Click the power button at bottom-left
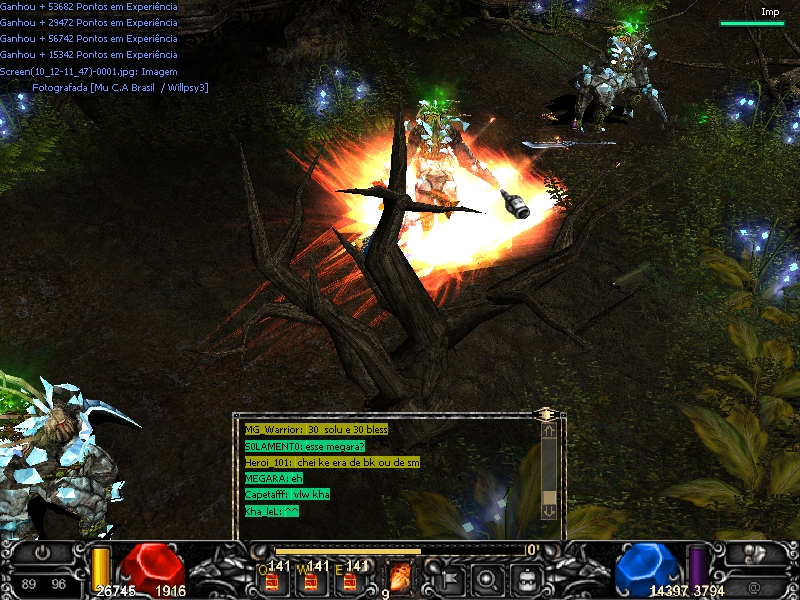800x600 pixels. (42, 552)
